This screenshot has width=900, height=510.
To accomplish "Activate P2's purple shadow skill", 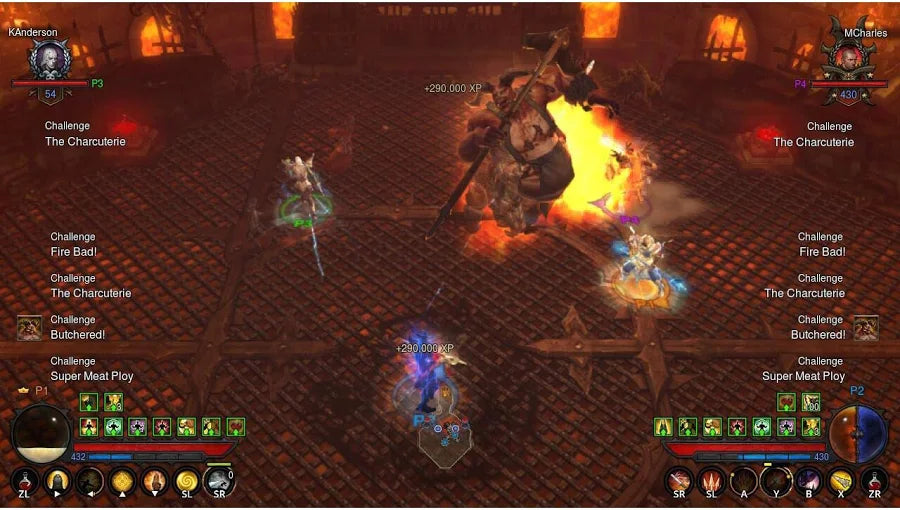I will 809,482.
